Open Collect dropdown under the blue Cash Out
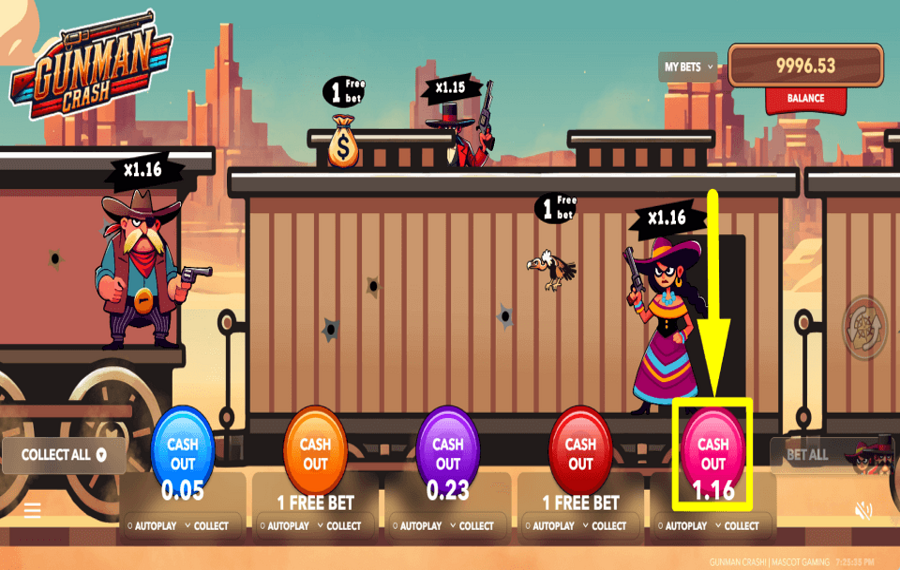 [206, 526]
